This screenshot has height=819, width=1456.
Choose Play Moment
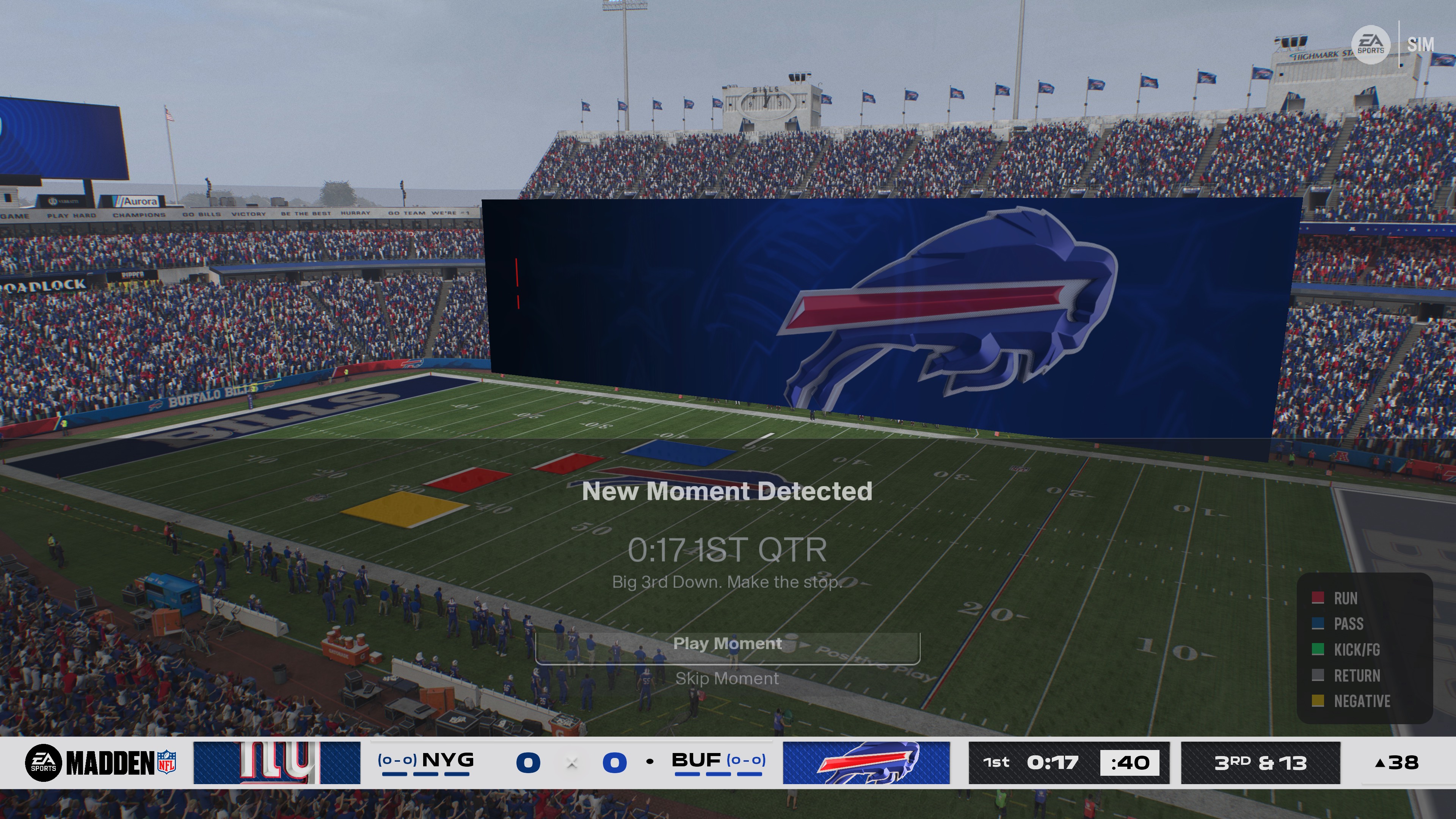point(728,644)
